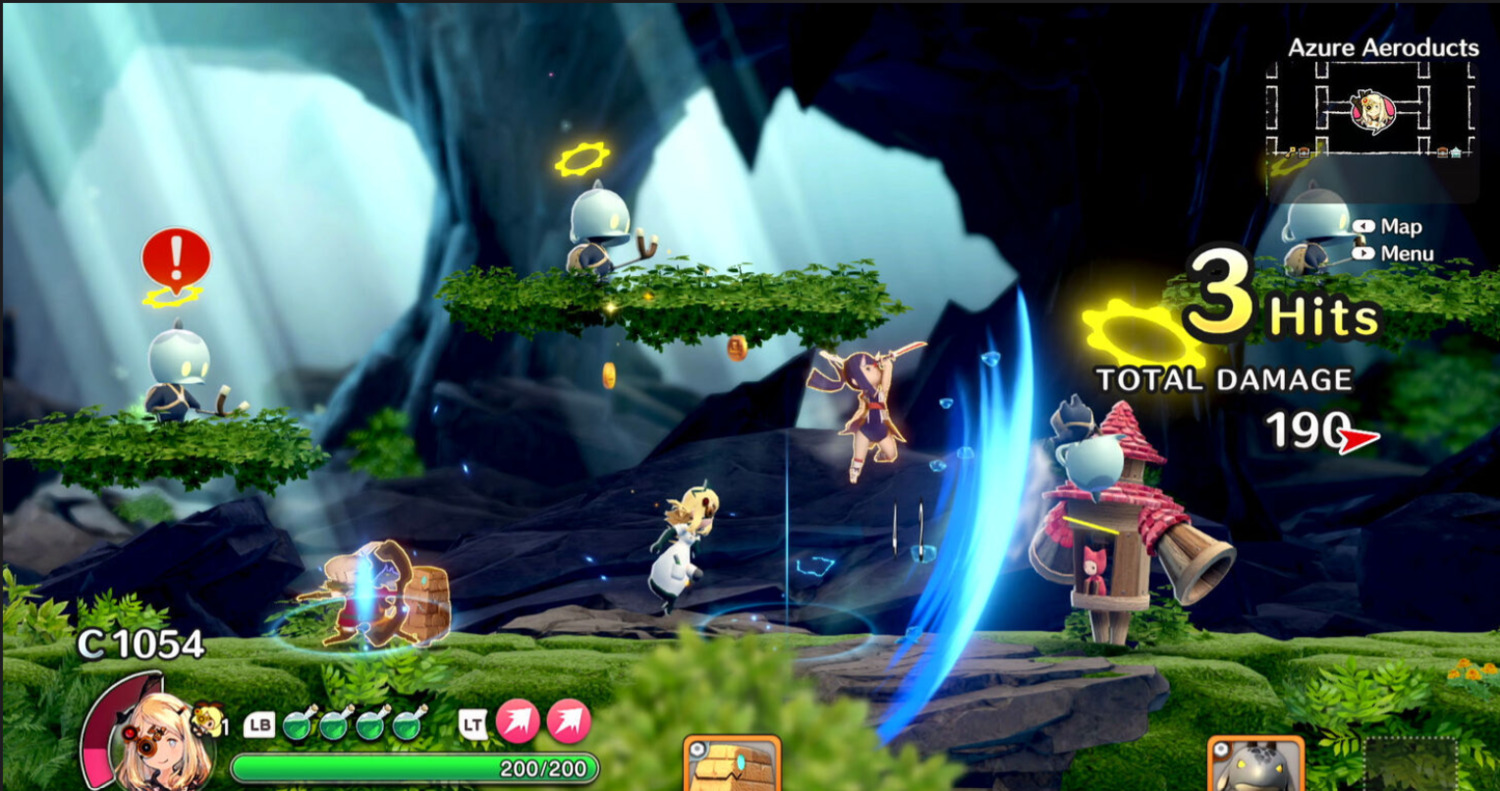
Task: Open the Map label
Action: pos(1401,227)
